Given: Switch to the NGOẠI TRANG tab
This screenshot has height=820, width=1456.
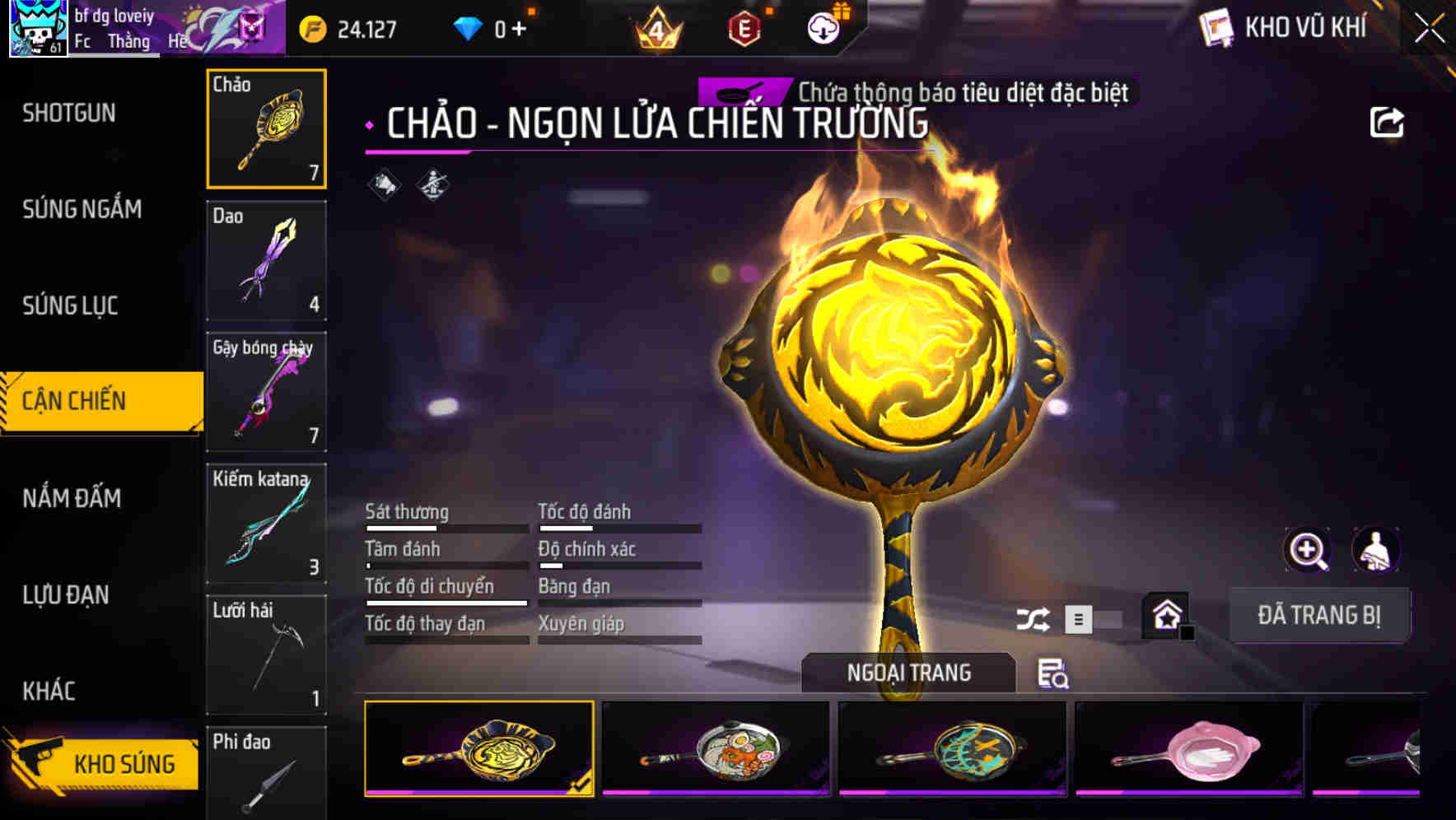Looking at the screenshot, I should (909, 672).
